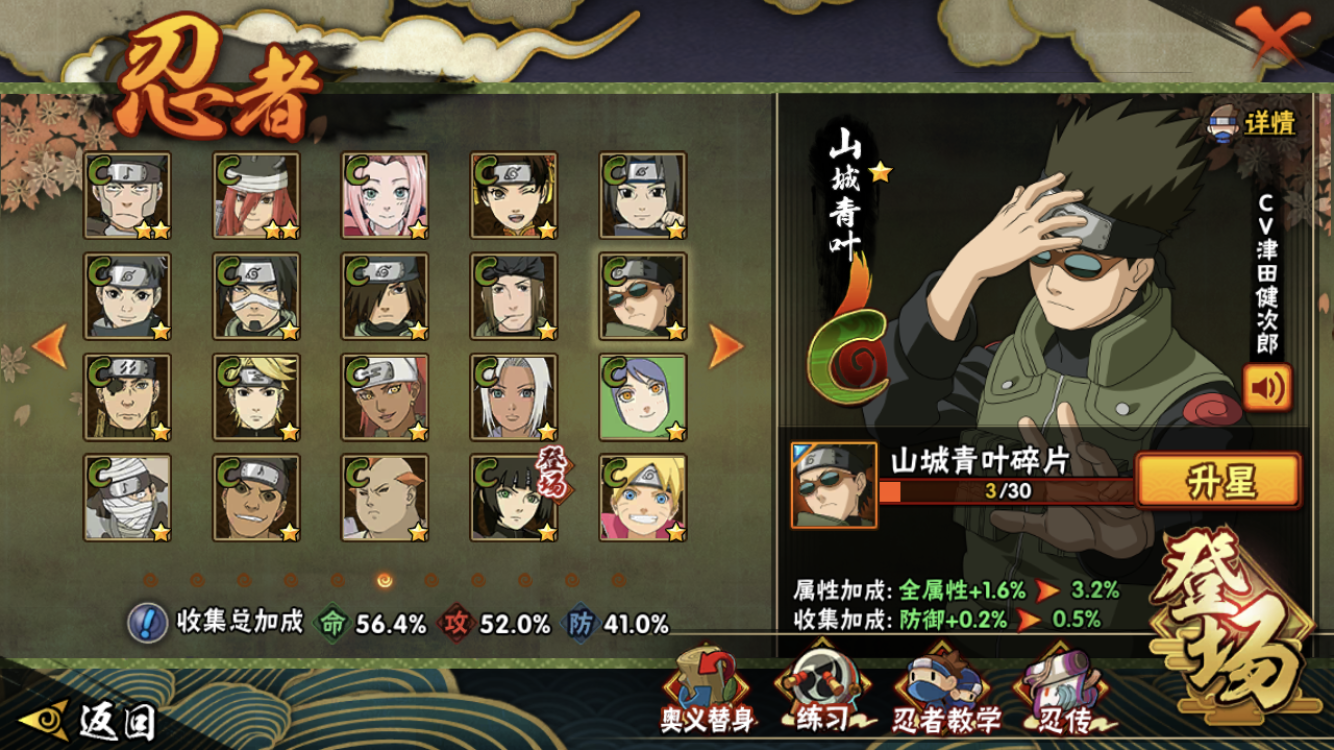Show the 收集总加成 info tooltip

[147, 623]
